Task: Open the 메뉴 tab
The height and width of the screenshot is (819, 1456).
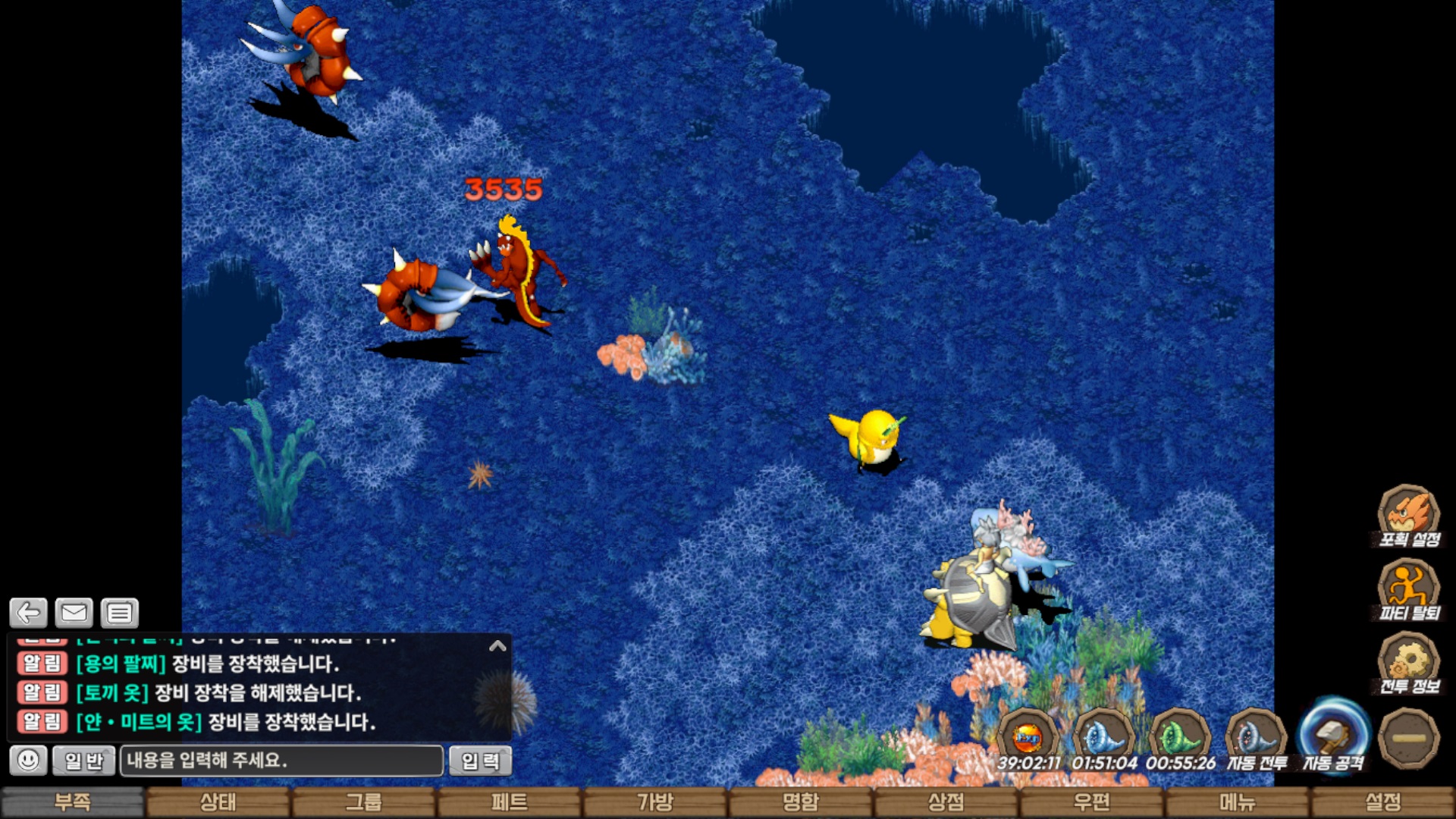Action: (x=1238, y=802)
